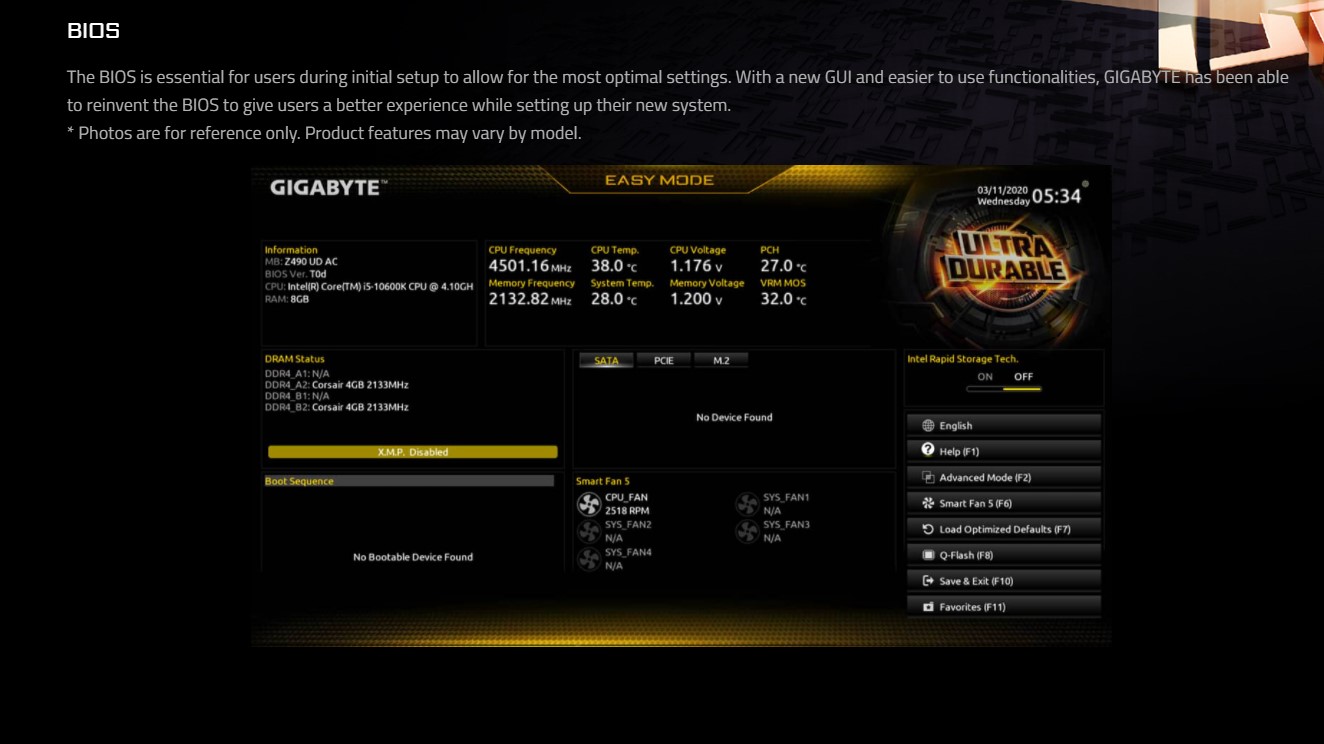Click the SYS_FAN1 fan icon
1324x744 pixels.
pyautogui.click(x=746, y=502)
